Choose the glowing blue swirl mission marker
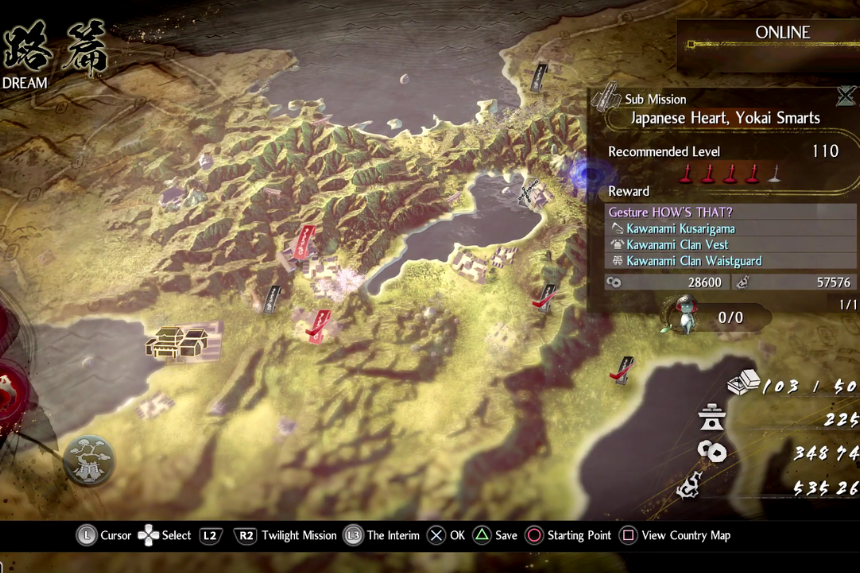The width and height of the screenshot is (860, 573). pos(579,176)
